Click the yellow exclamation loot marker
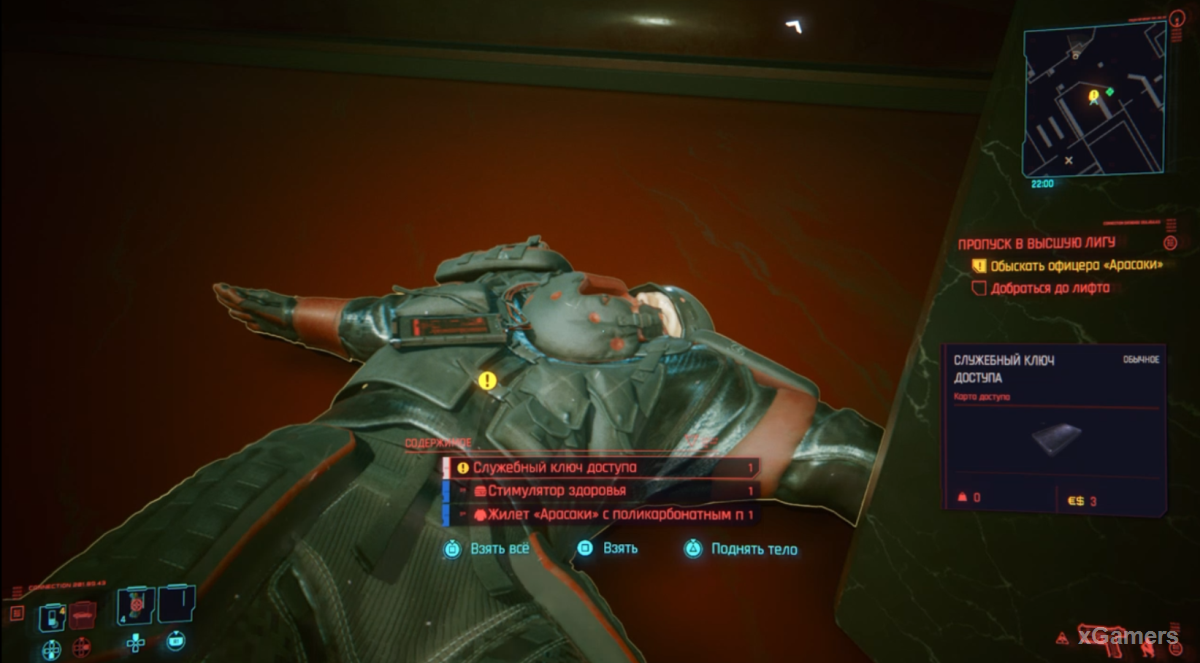Image resolution: width=1200 pixels, height=663 pixels. [x=487, y=380]
